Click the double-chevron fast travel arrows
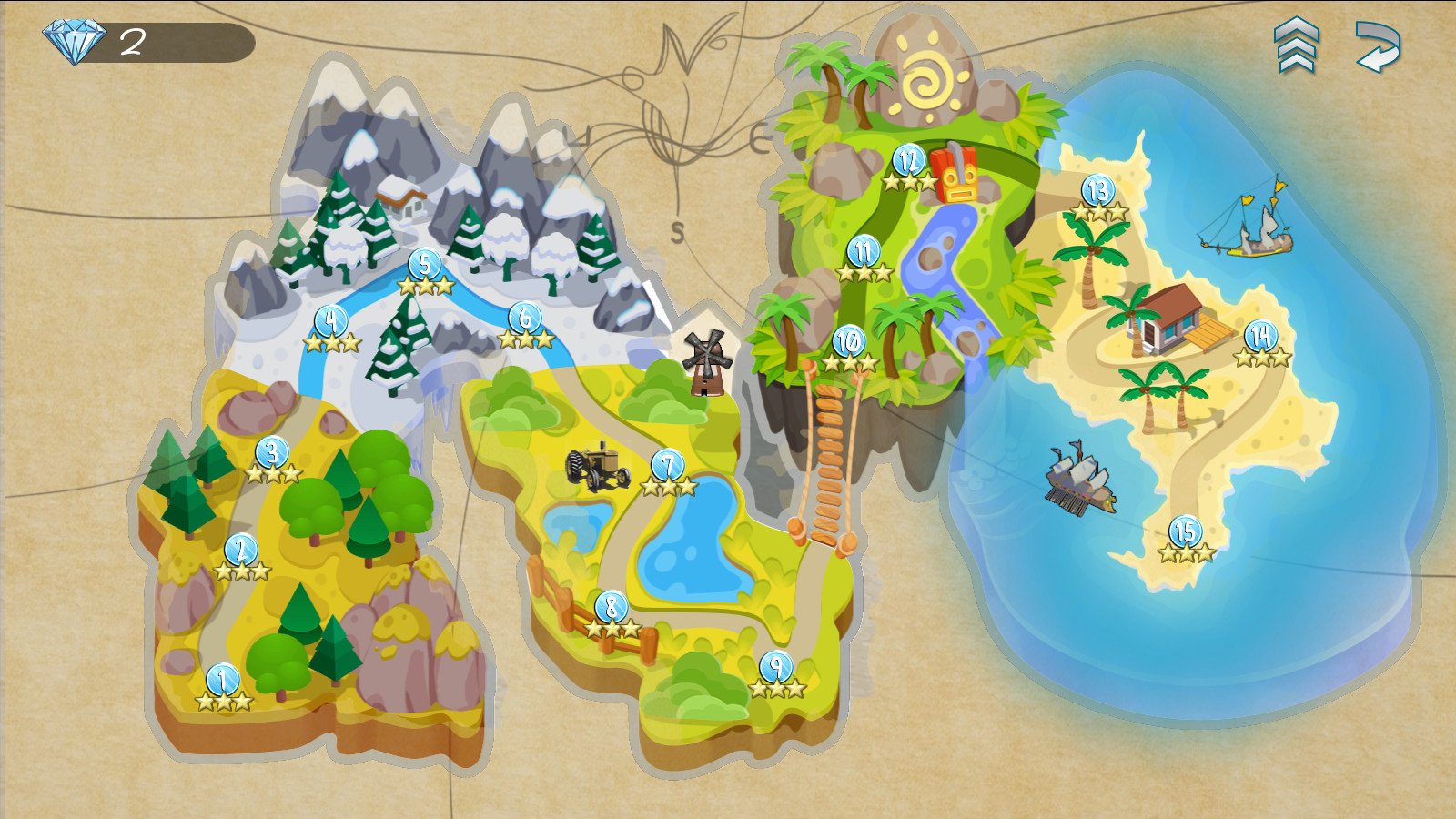Image resolution: width=1456 pixels, height=819 pixels. pos(1296,45)
